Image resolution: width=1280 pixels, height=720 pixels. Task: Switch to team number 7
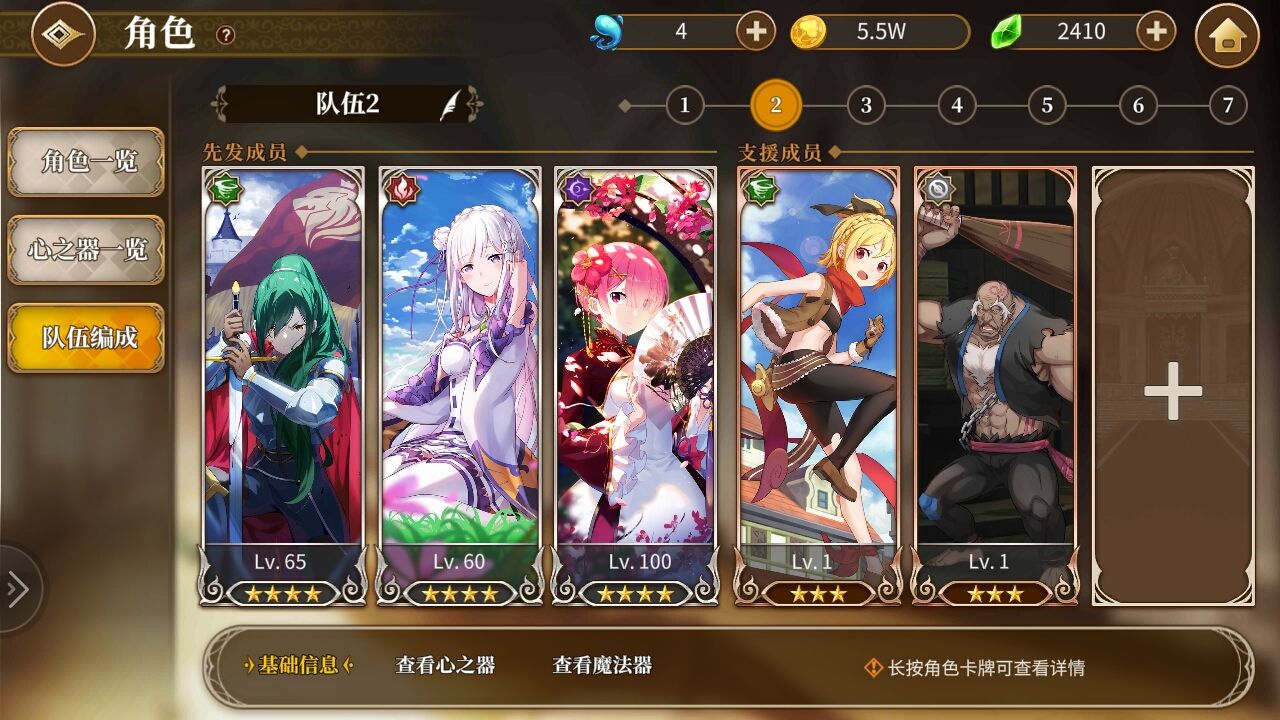(x=1228, y=105)
